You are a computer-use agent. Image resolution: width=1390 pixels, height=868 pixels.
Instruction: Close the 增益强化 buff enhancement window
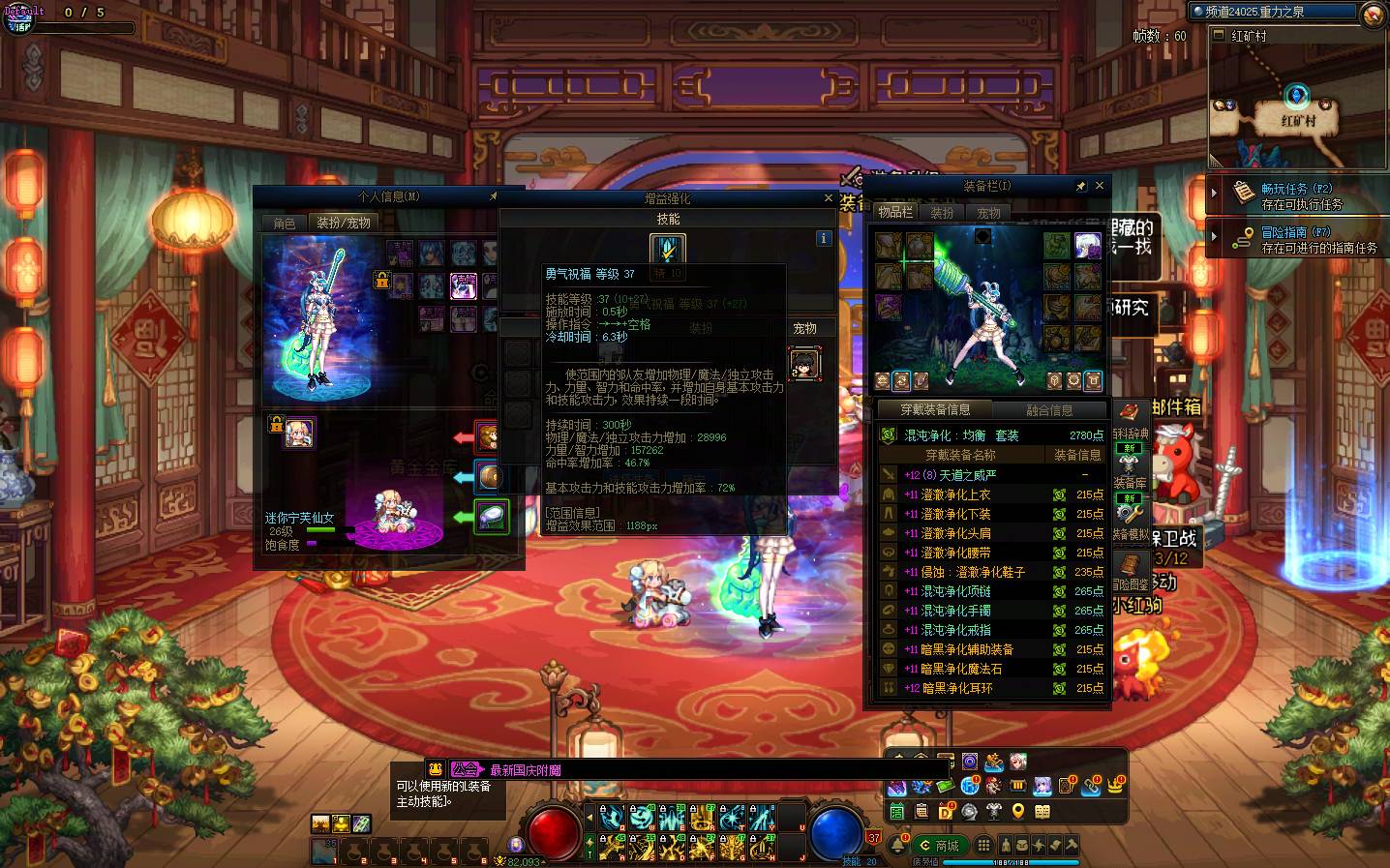coord(828,198)
